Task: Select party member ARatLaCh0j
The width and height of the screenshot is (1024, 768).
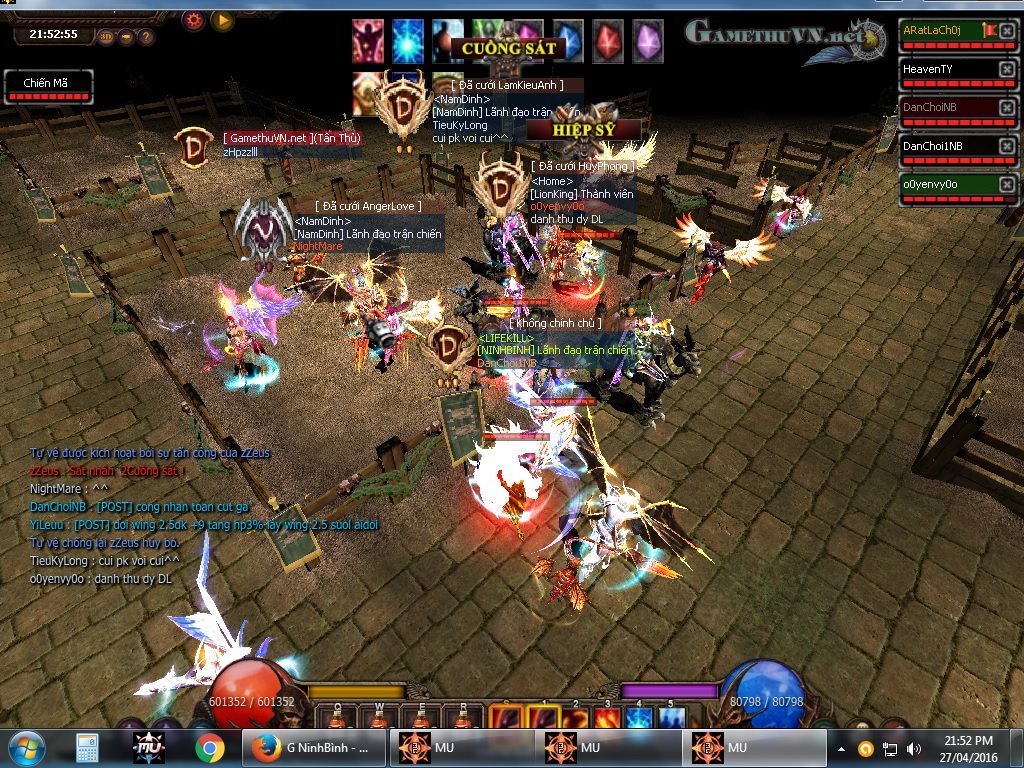Action: pos(946,32)
